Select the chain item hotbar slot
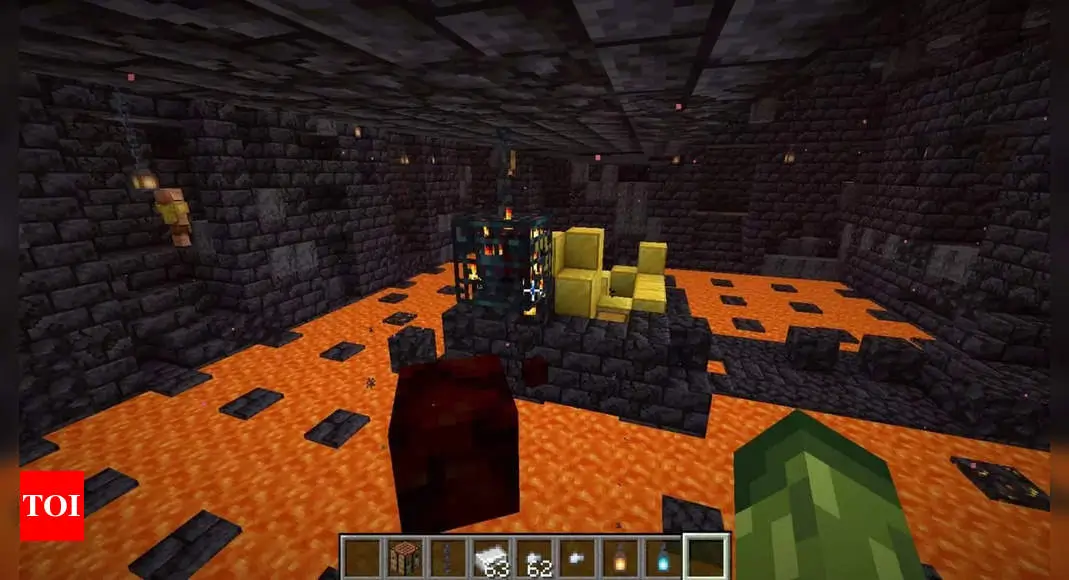The image size is (1069, 580). (x=446, y=558)
